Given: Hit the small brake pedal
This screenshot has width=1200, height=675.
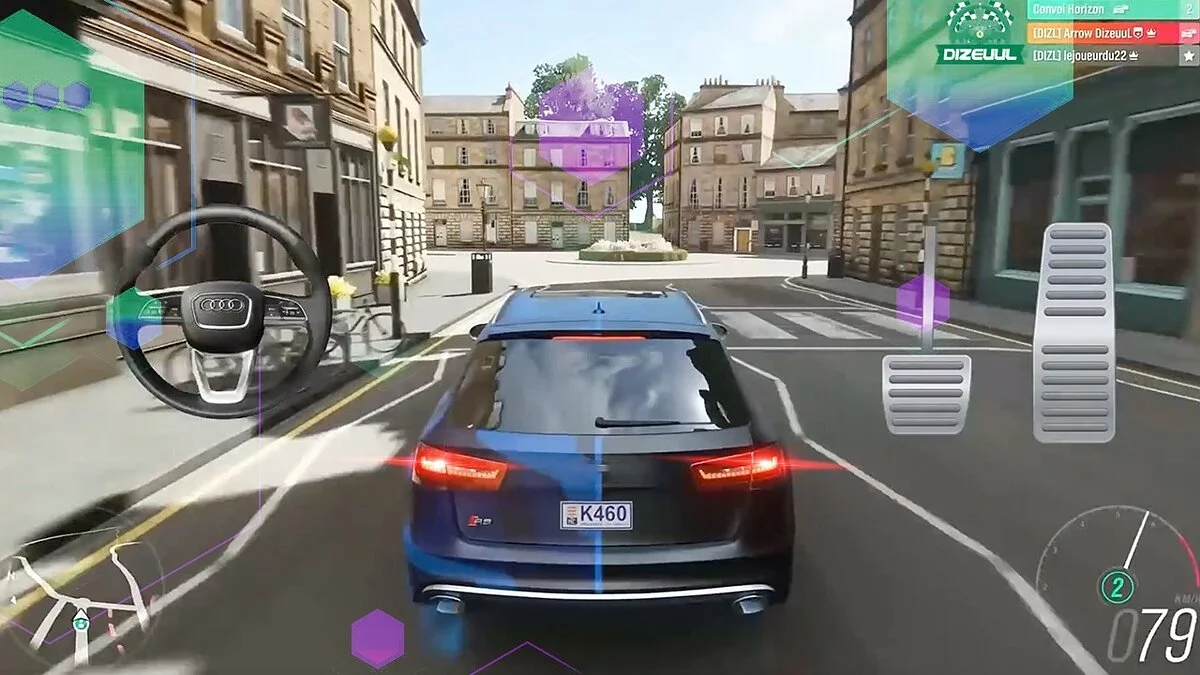Looking at the screenshot, I should coord(926,393).
